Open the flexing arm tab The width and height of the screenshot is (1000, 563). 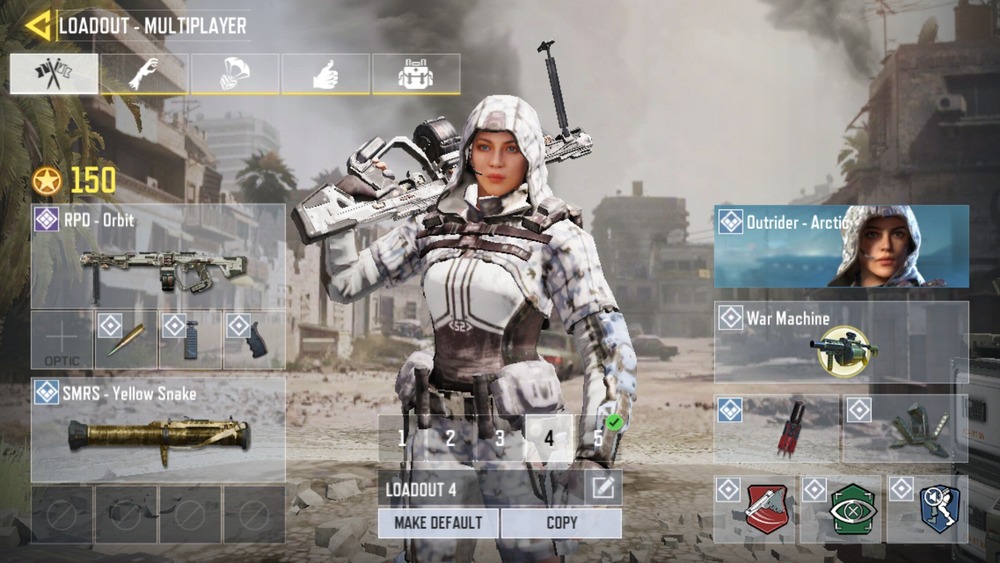pos(144,74)
